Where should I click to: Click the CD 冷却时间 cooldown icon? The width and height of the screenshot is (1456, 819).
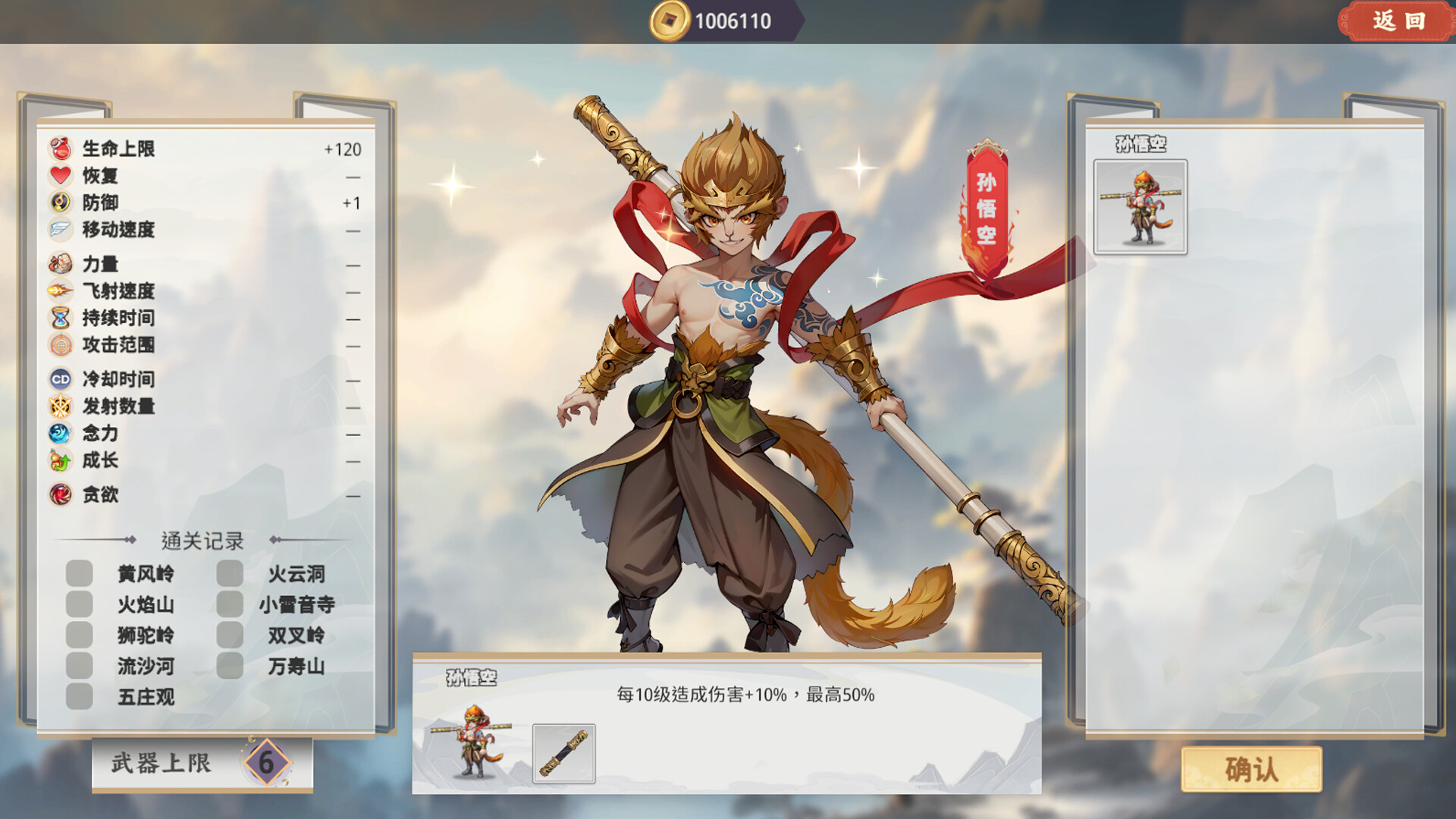(x=59, y=379)
